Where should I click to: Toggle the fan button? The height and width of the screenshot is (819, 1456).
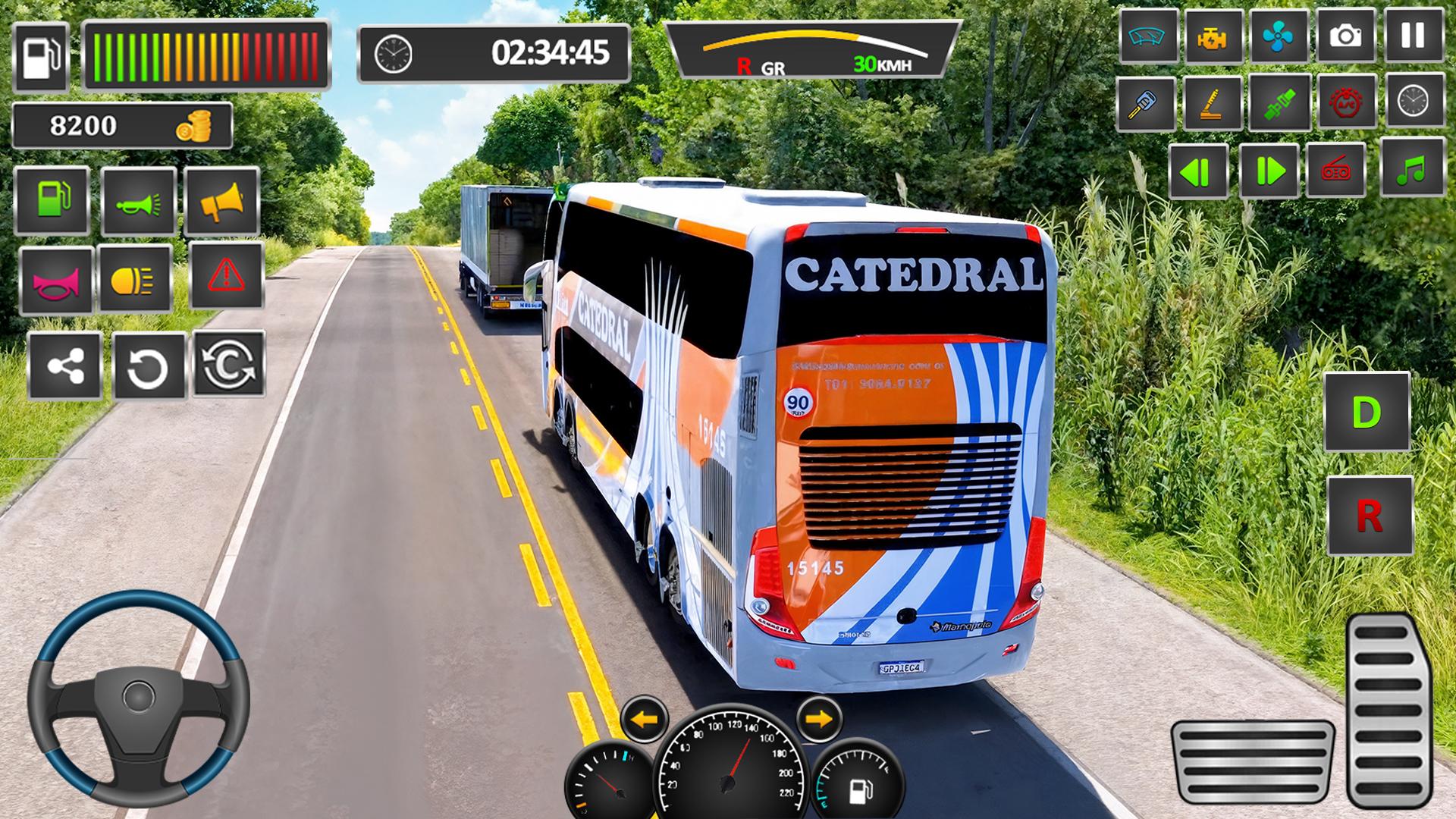click(1278, 36)
